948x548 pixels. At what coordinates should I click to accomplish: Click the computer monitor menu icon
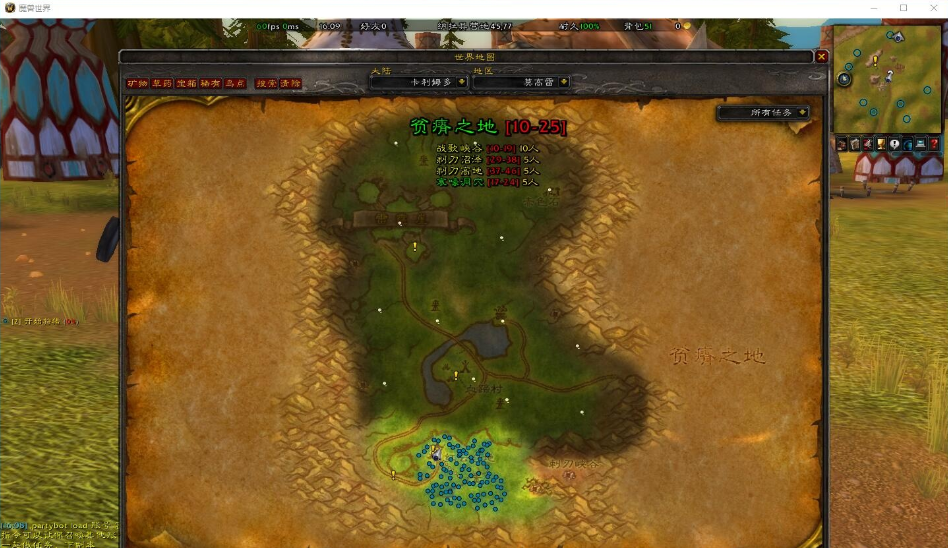[920, 144]
